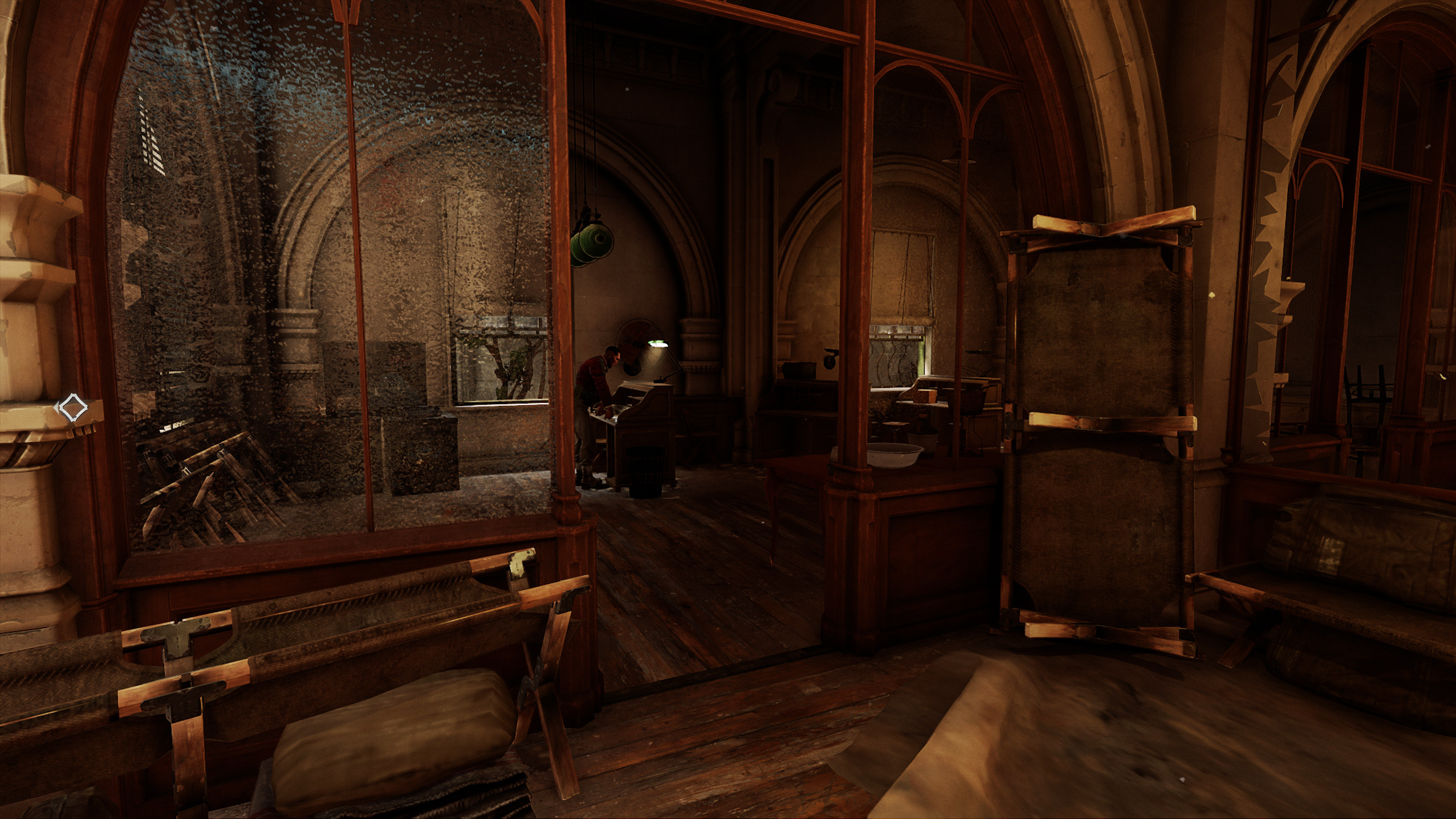Viewport: 1456px width, 819px height.
Task: Click the white diamond objective marker
Action: click(x=72, y=408)
